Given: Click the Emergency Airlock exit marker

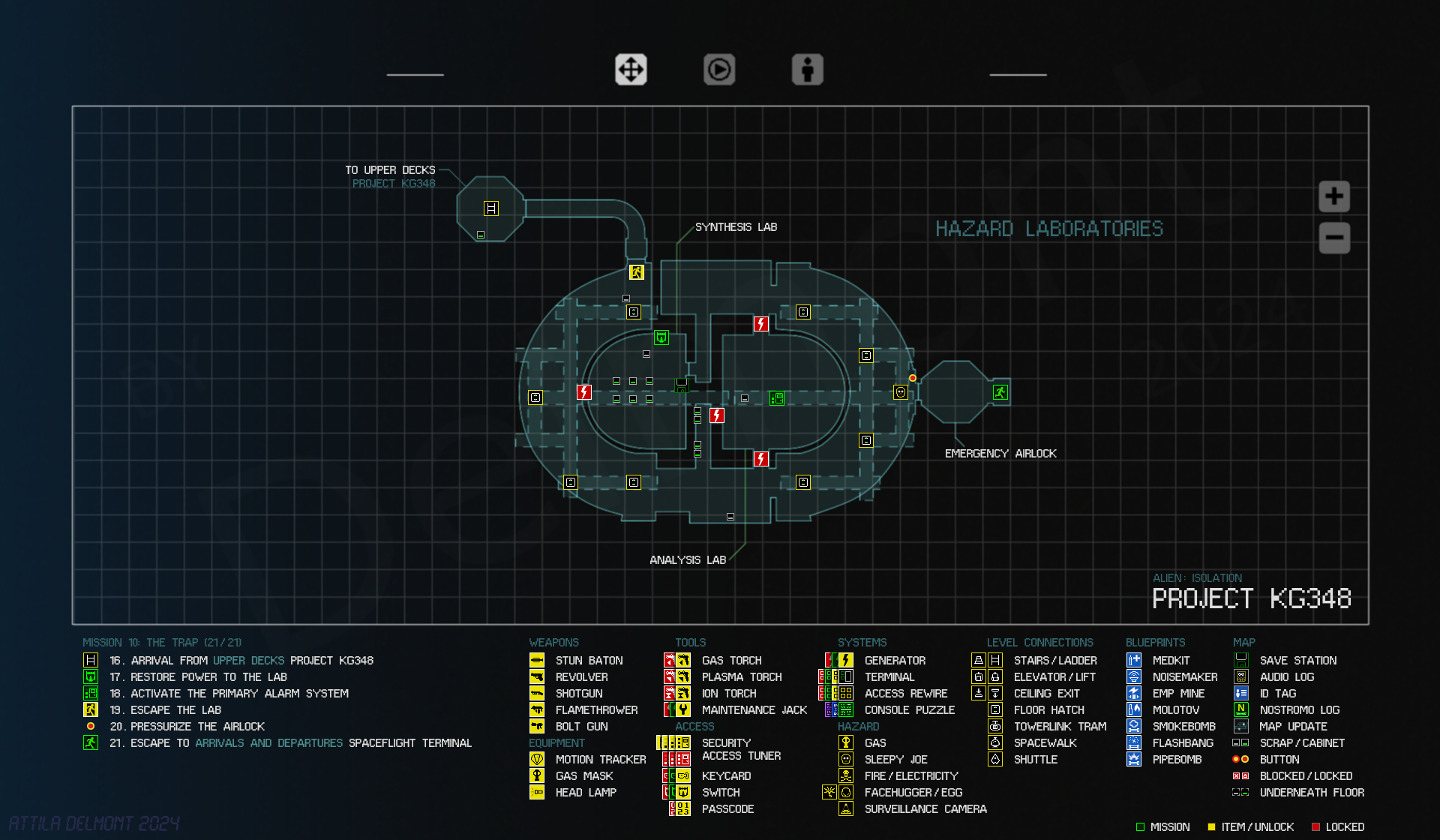Looking at the screenshot, I should 1000,392.
